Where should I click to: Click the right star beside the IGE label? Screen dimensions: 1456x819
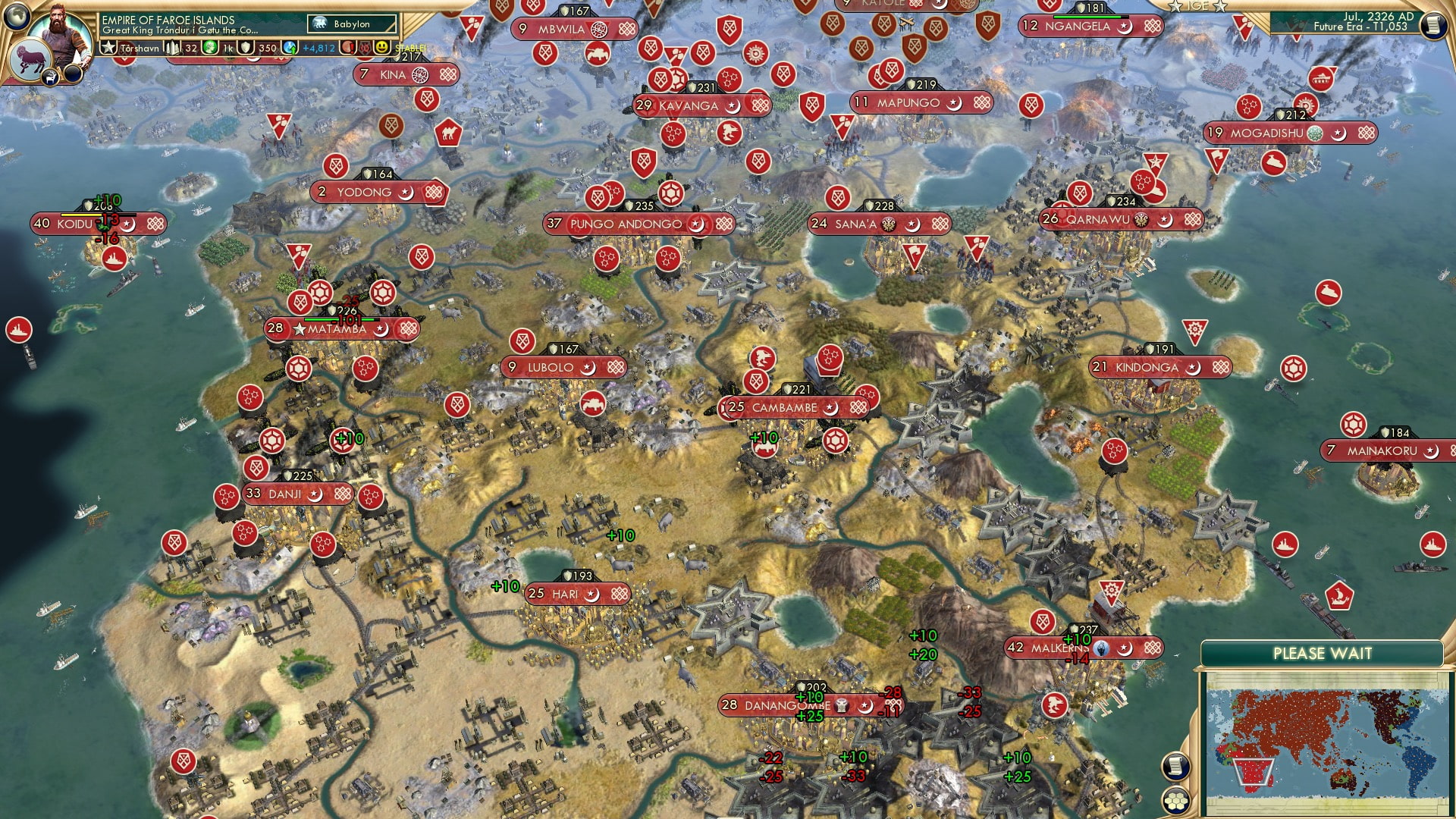[x=1220, y=6]
